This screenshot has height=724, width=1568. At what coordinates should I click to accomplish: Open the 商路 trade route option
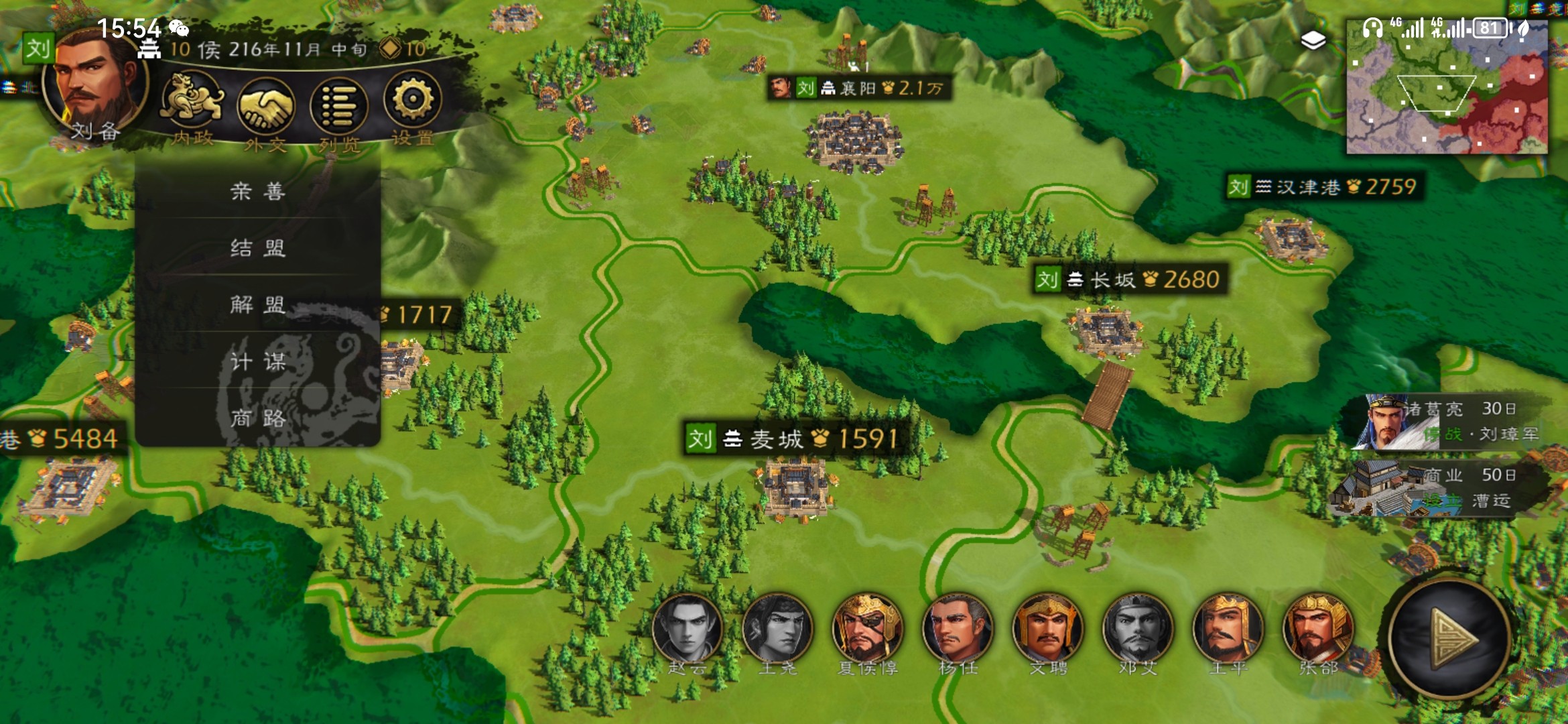pos(258,419)
